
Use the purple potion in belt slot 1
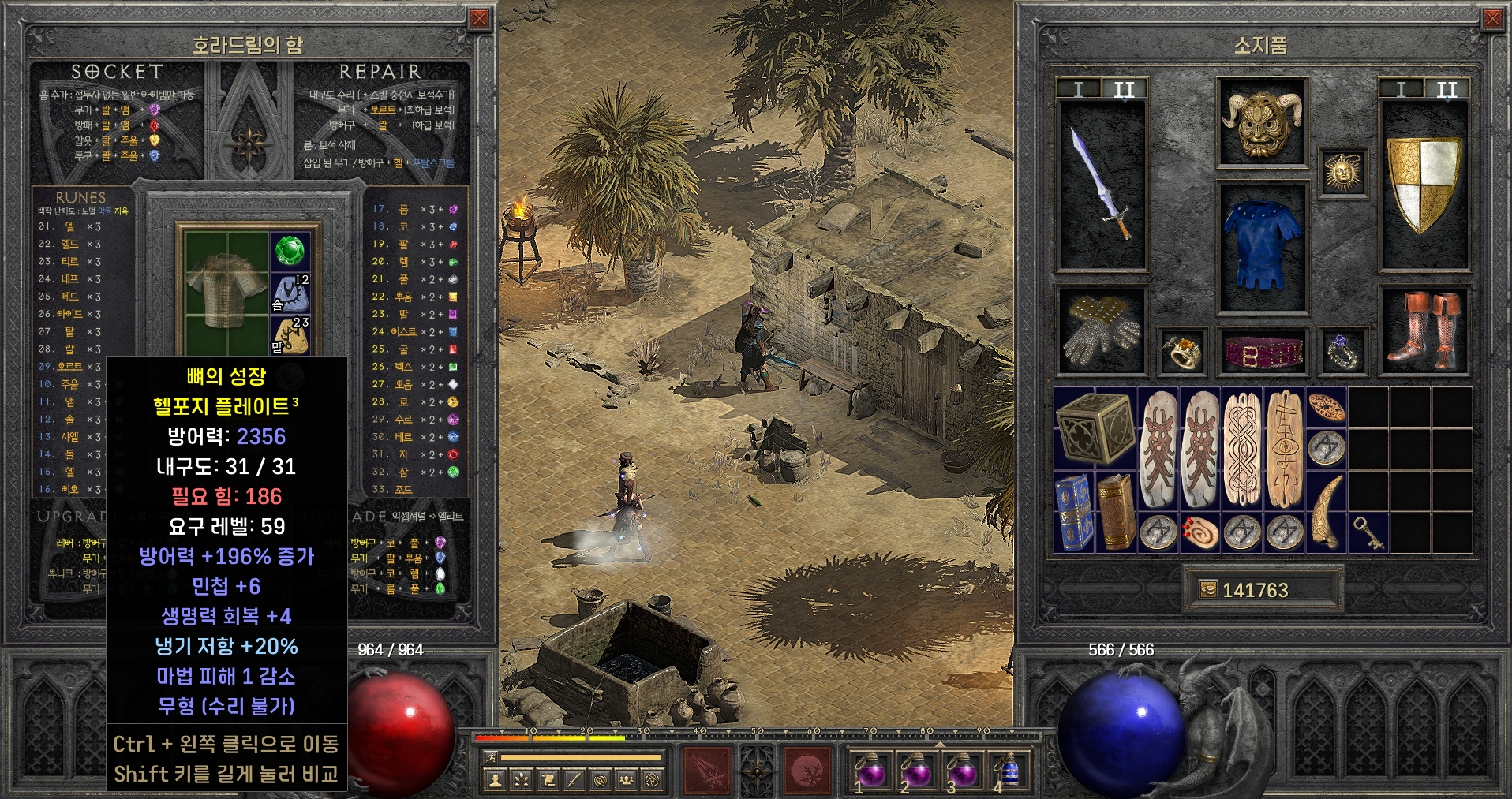click(870, 771)
